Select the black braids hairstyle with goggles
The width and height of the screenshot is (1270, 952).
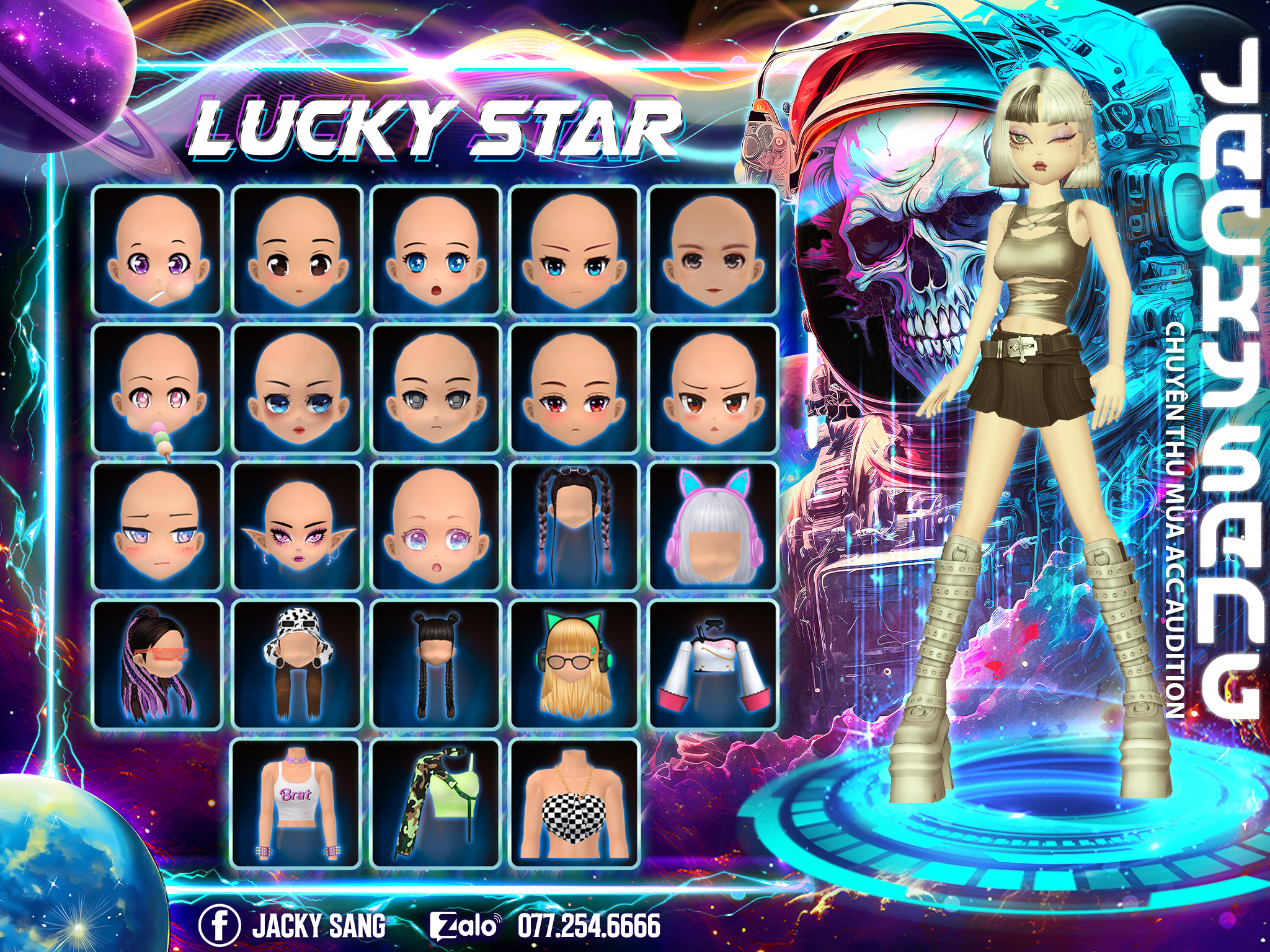point(574,527)
